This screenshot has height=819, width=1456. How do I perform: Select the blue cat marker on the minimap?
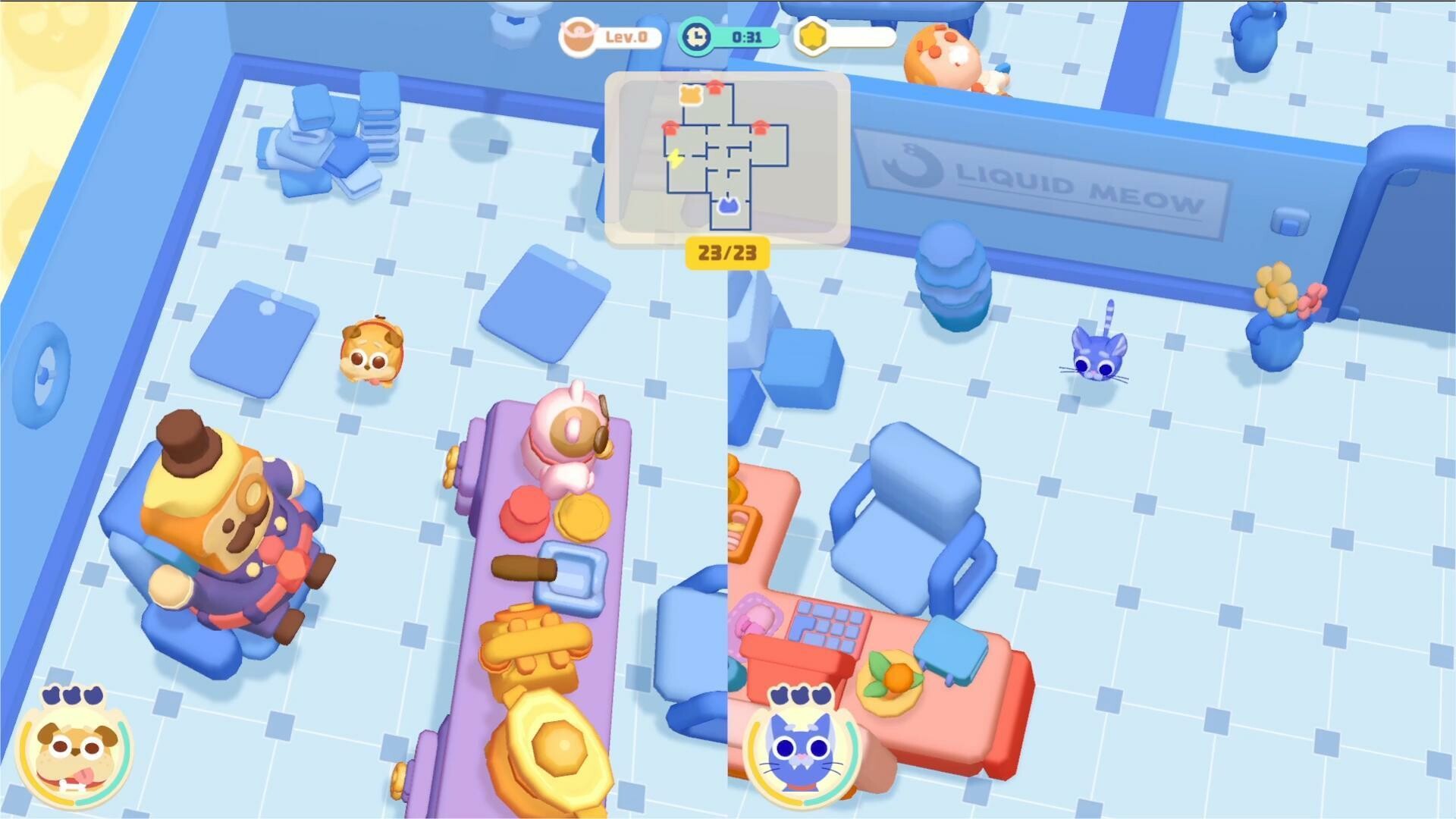(x=730, y=206)
